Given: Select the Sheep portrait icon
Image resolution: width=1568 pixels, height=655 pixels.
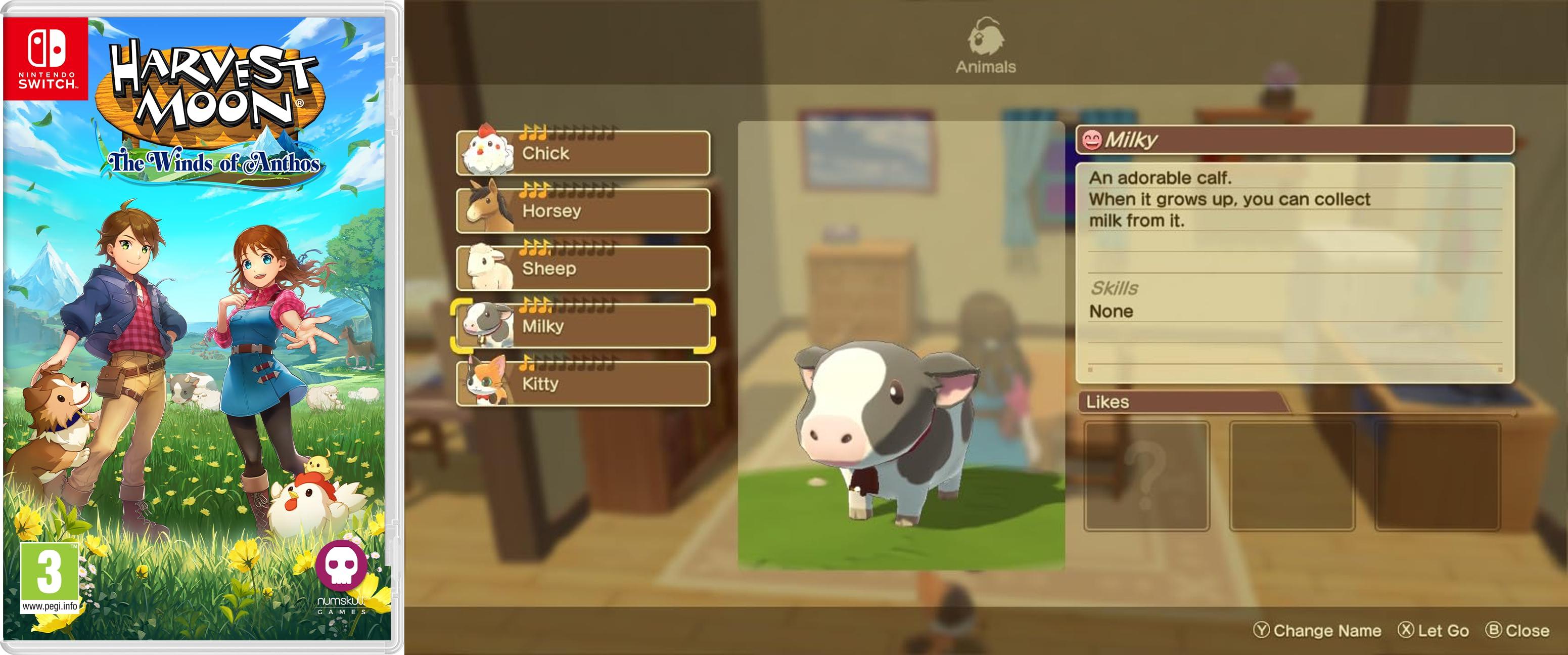Looking at the screenshot, I should point(487,264).
